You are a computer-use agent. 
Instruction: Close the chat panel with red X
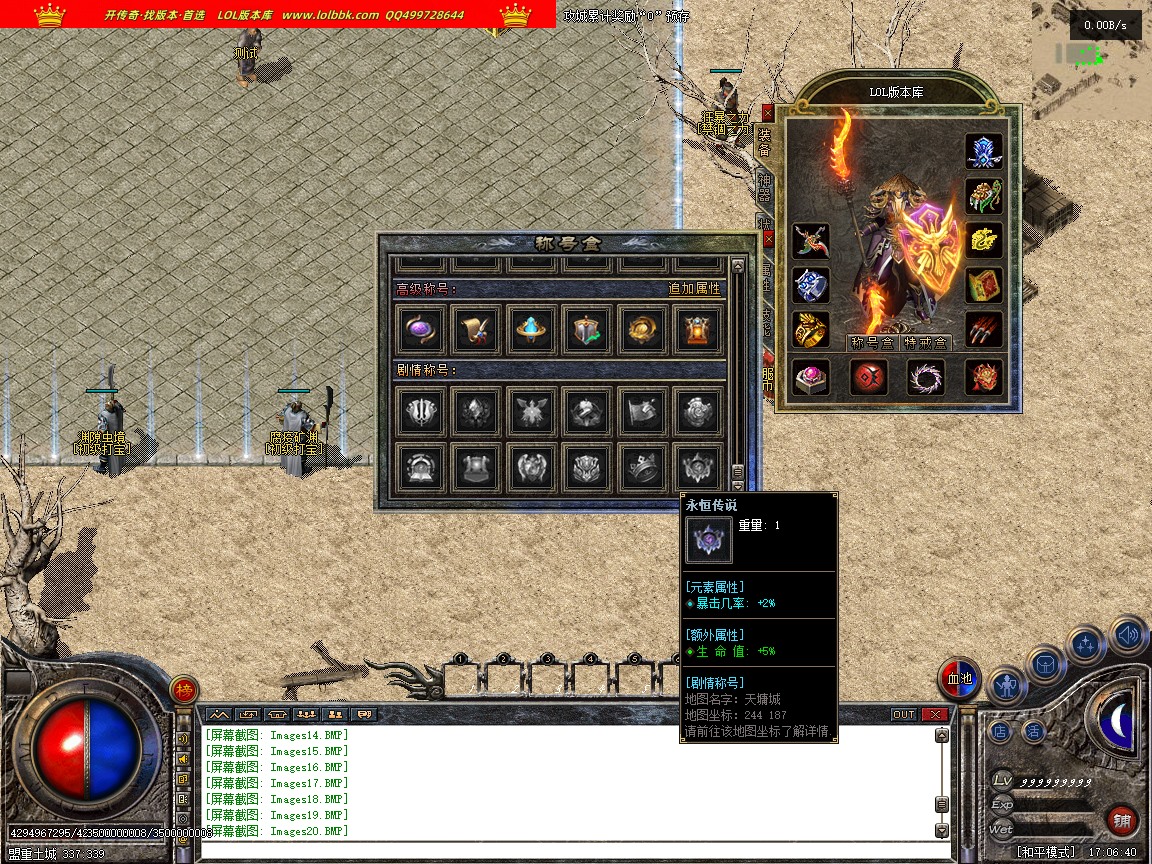pyautogui.click(x=935, y=715)
